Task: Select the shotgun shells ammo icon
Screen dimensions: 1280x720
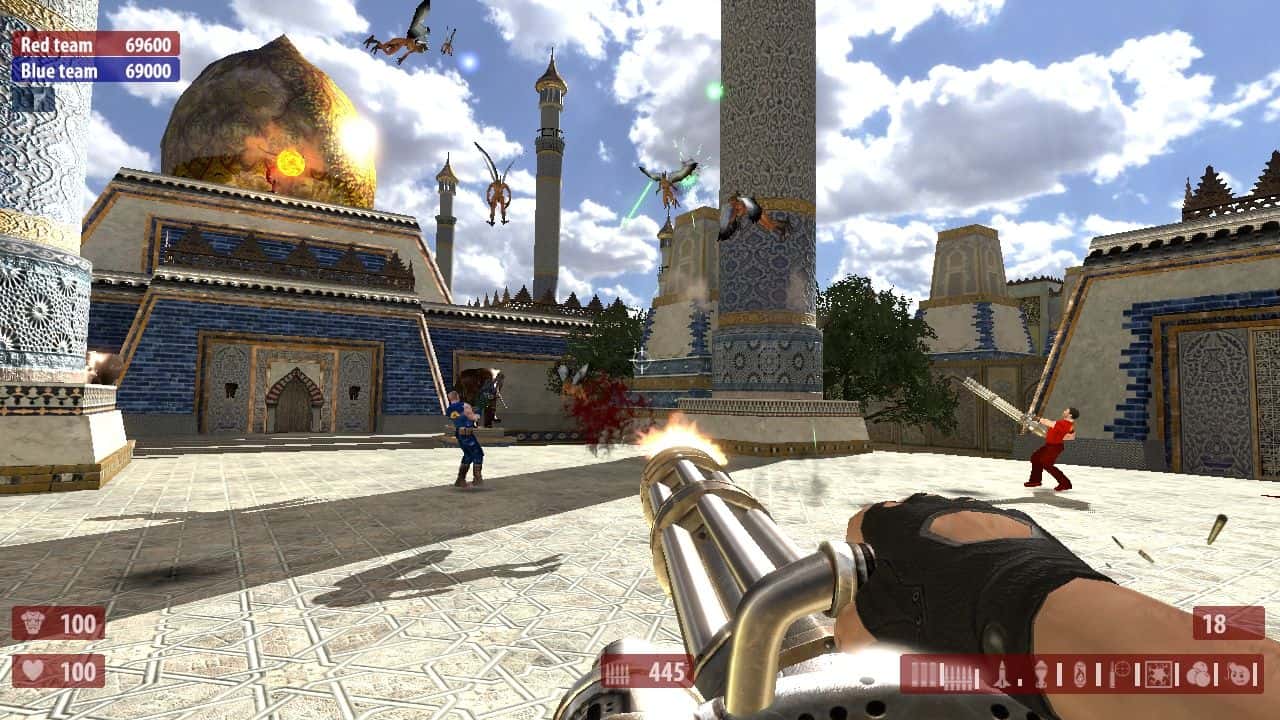Action: point(921,672)
